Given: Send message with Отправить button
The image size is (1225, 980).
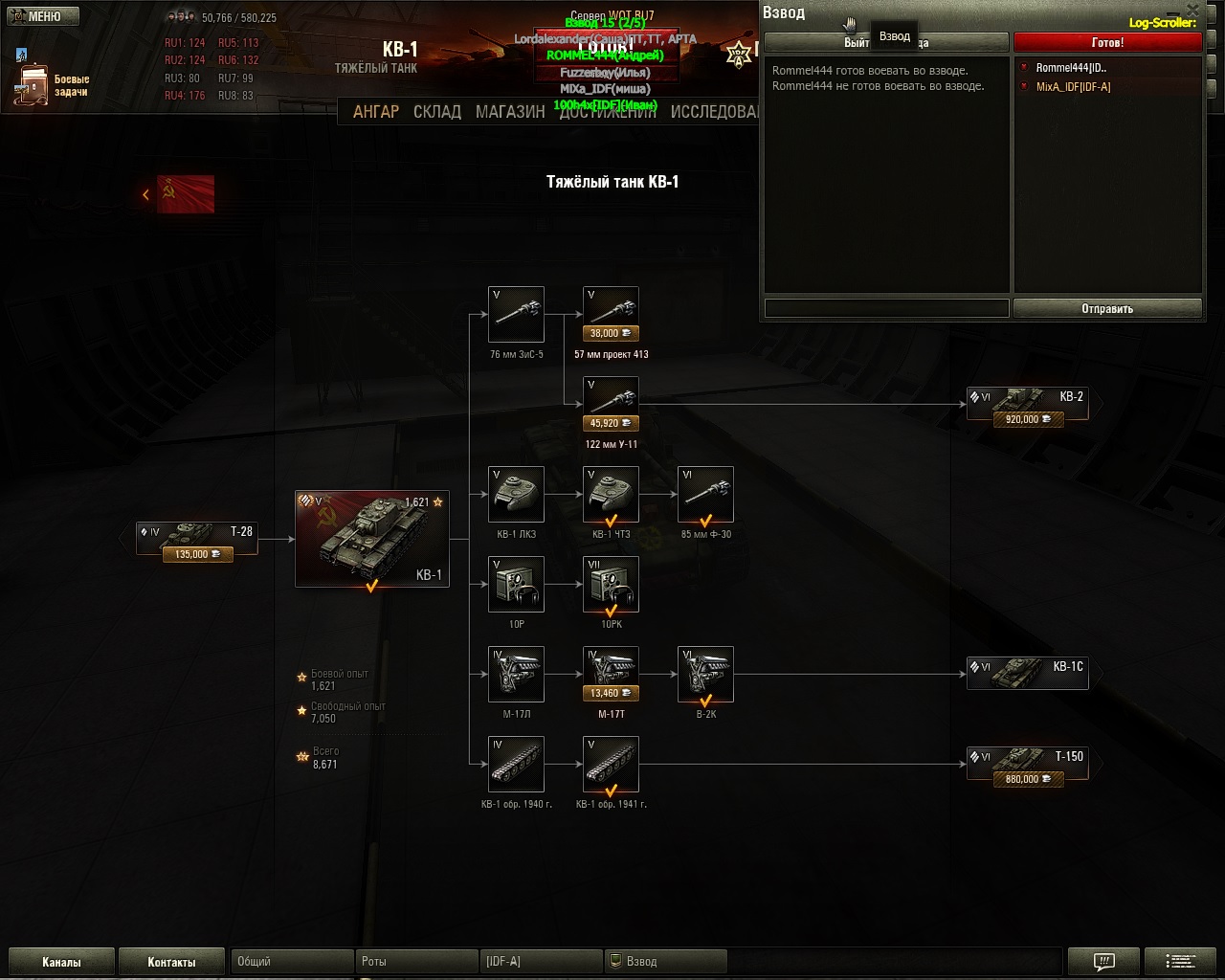Looking at the screenshot, I should (x=1107, y=308).
